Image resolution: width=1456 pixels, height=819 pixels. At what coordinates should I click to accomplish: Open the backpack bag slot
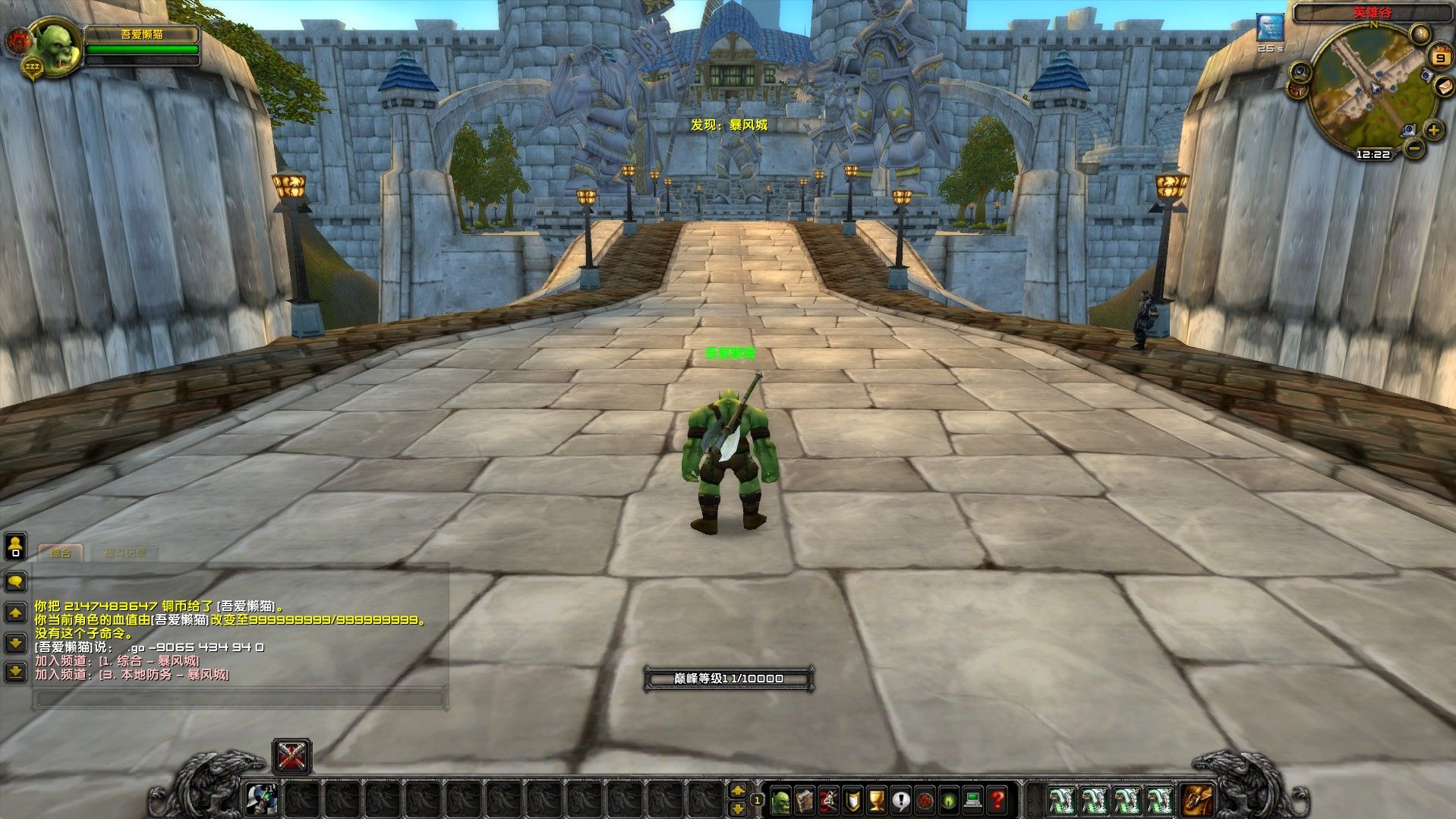click(x=1198, y=799)
